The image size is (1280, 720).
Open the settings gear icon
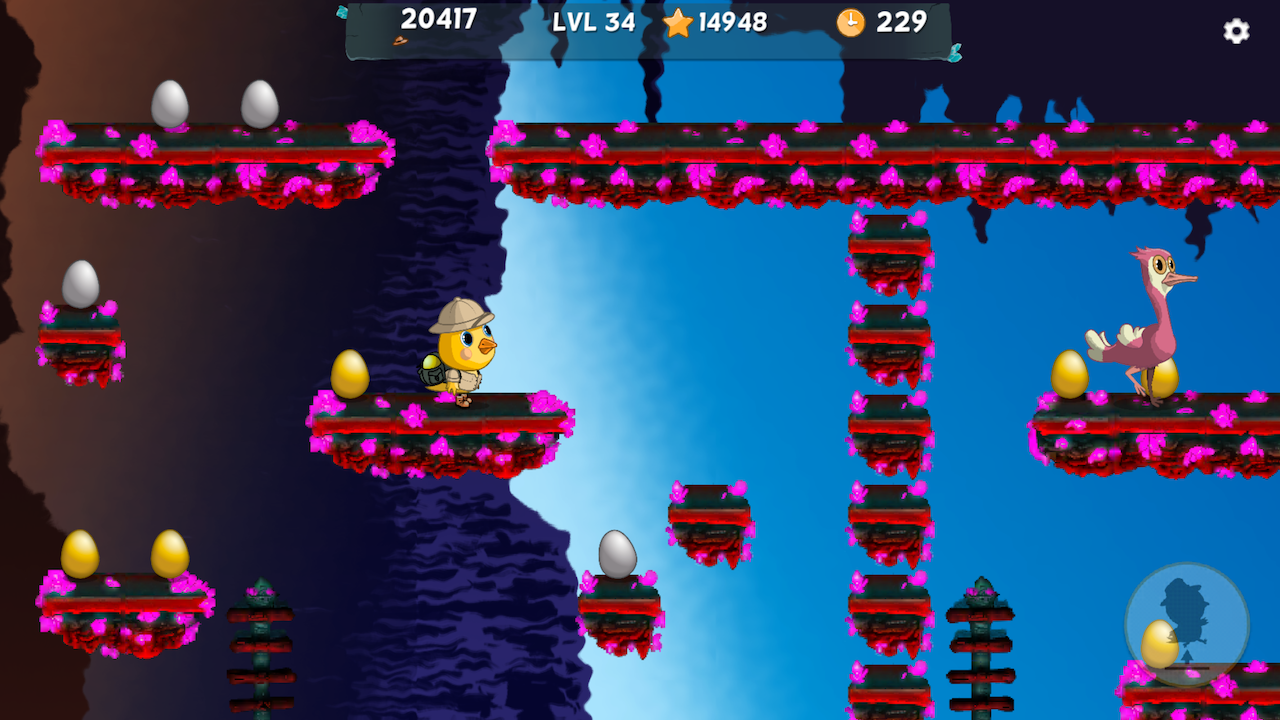click(1236, 32)
